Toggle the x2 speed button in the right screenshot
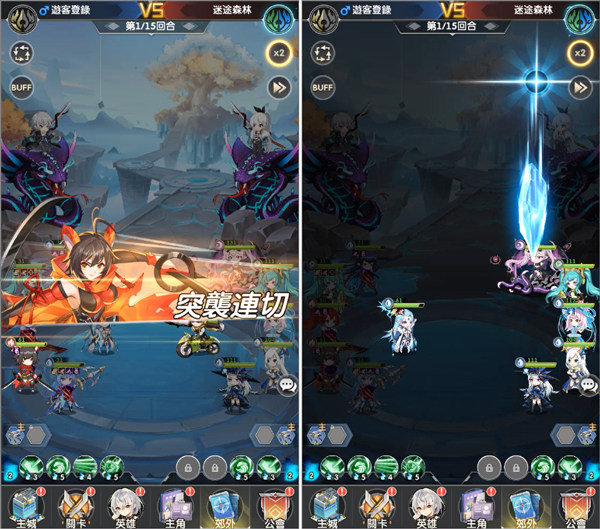This screenshot has width=600, height=529. pyautogui.click(x=579, y=54)
